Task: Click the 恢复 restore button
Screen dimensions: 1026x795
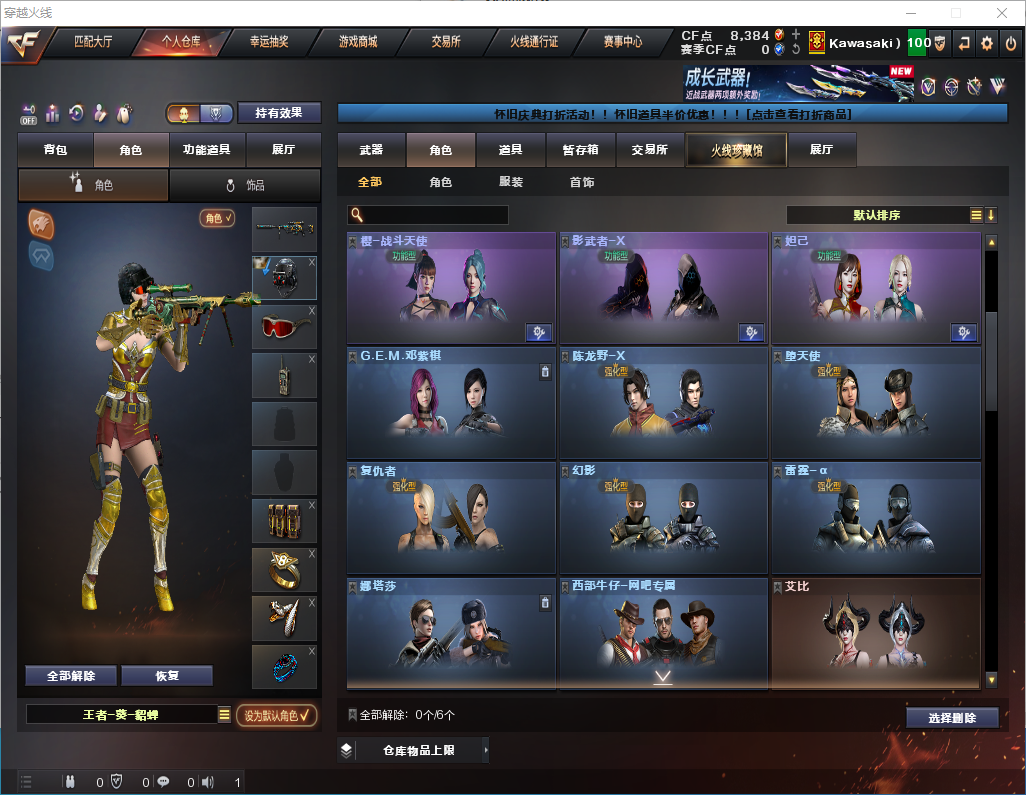Action: click(x=167, y=675)
